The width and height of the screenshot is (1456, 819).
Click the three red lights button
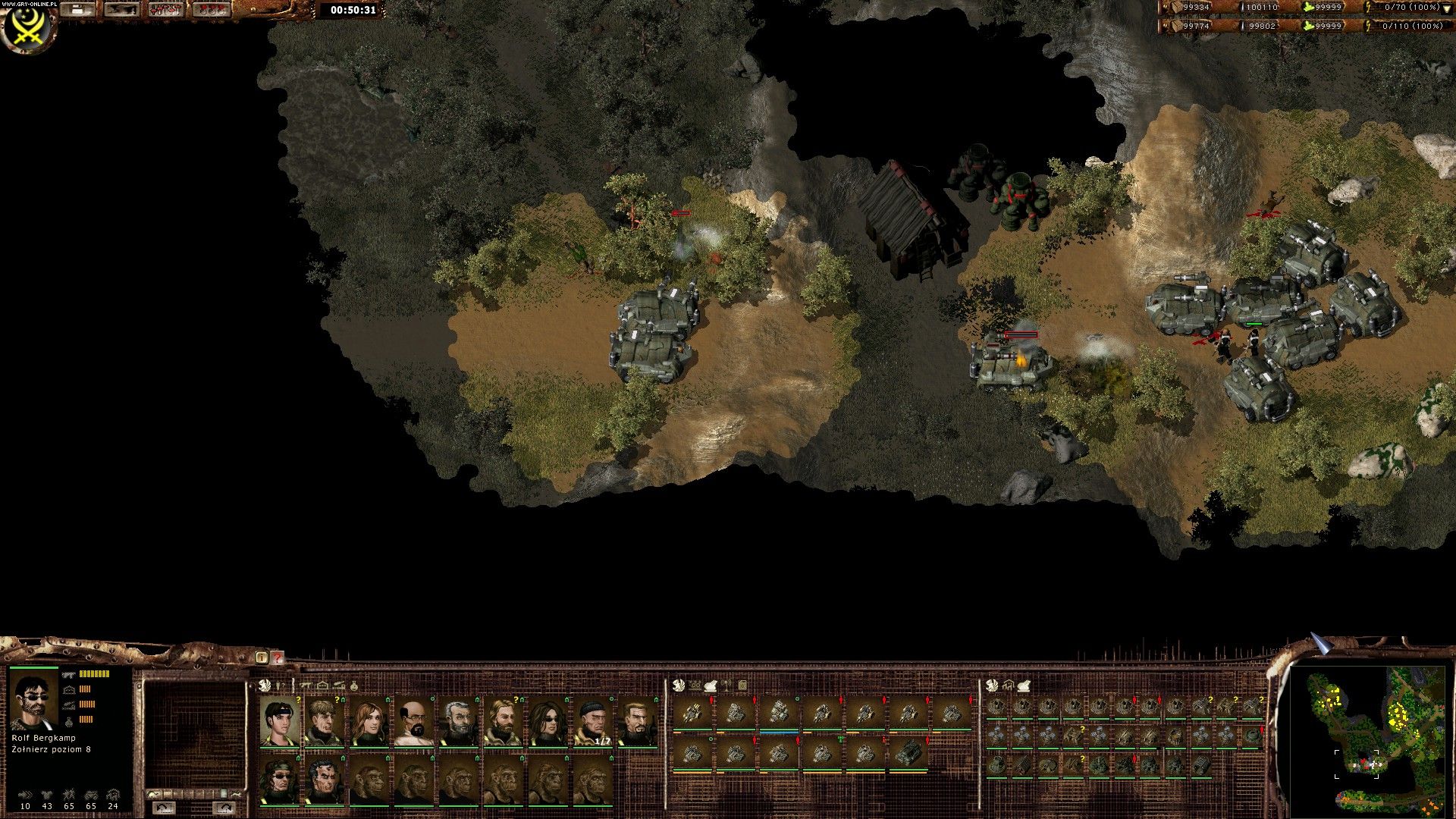click(x=211, y=10)
